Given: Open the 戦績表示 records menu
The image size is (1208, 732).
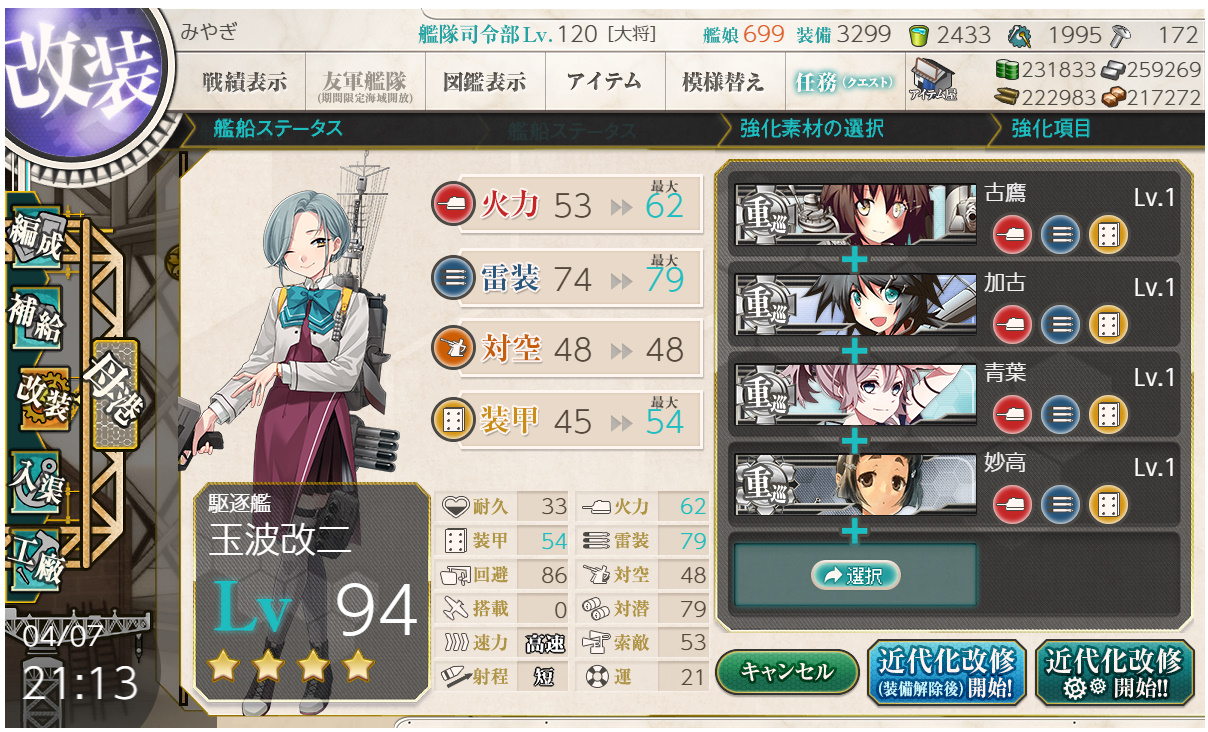Looking at the screenshot, I should (x=243, y=82).
